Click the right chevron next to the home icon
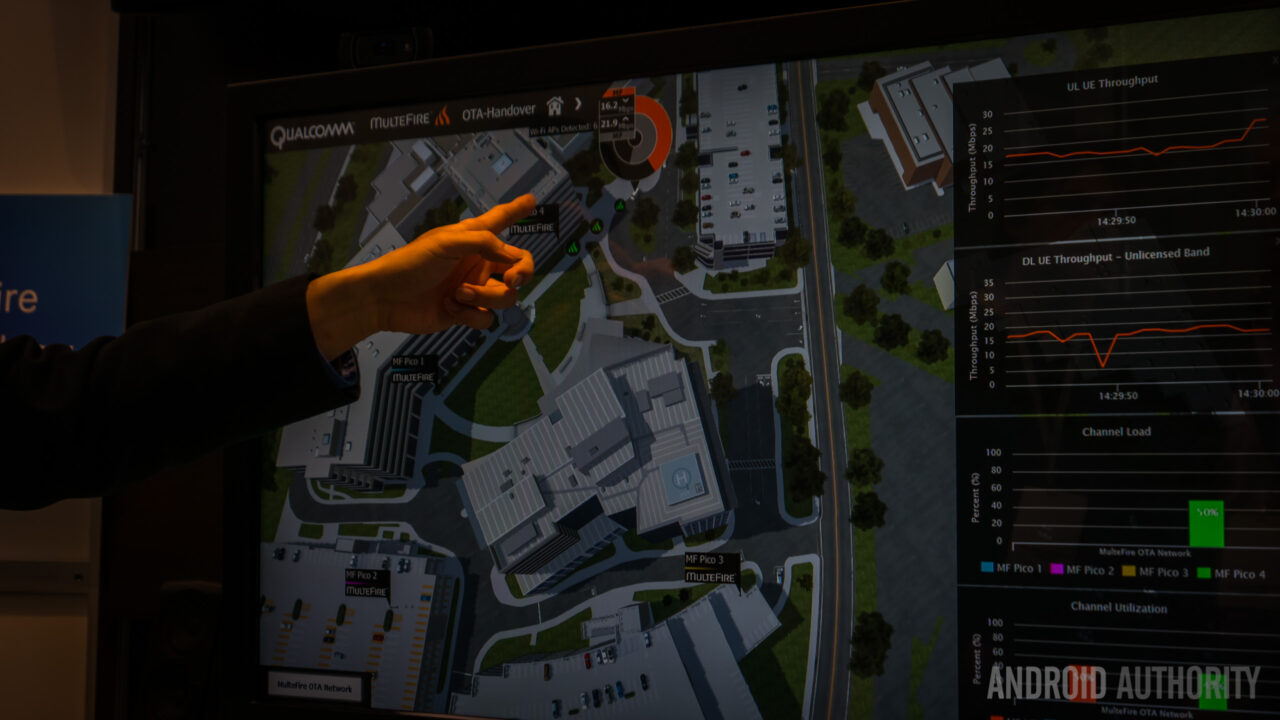Image resolution: width=1280 pixels, height=720 pixels. (x=578, y=103)
